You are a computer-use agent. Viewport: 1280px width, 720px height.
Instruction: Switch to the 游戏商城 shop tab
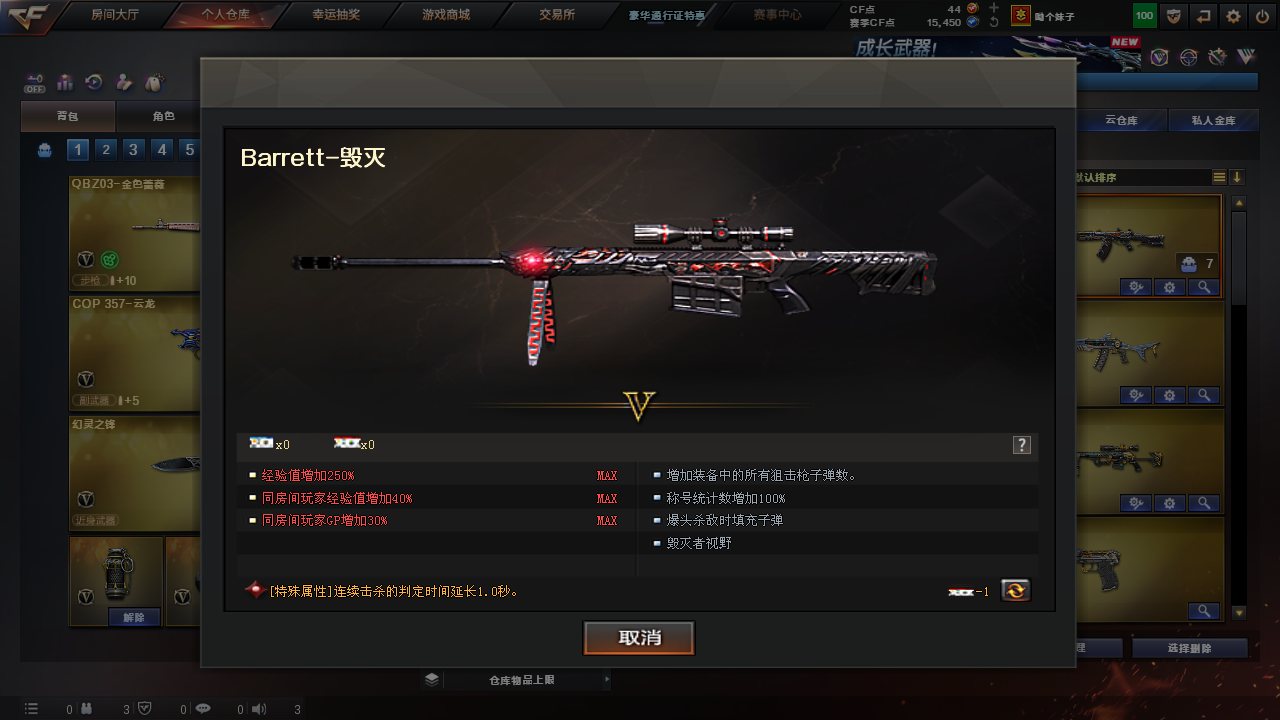coord(445,15)
